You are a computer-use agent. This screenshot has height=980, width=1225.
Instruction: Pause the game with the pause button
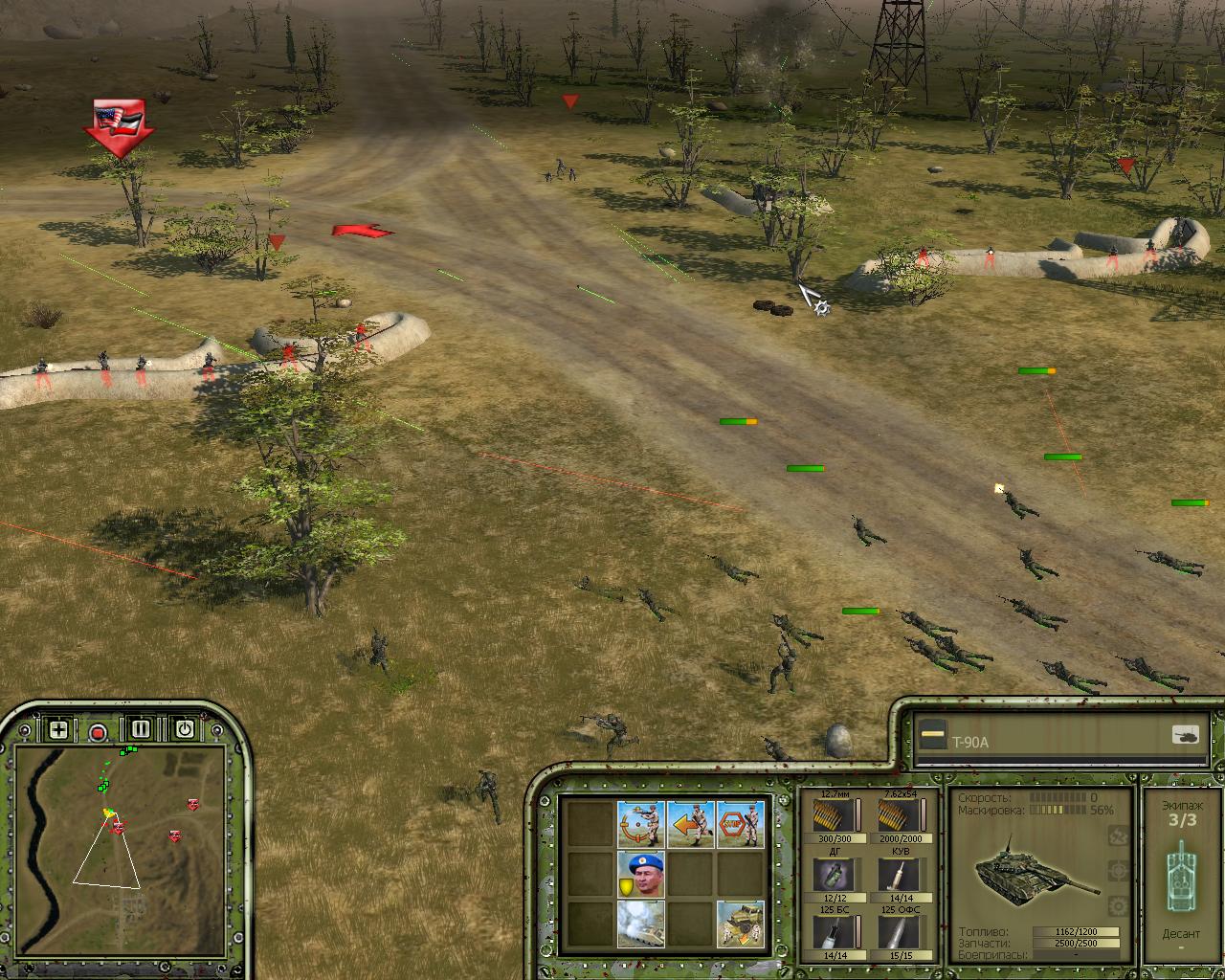[x=141, y=729]
